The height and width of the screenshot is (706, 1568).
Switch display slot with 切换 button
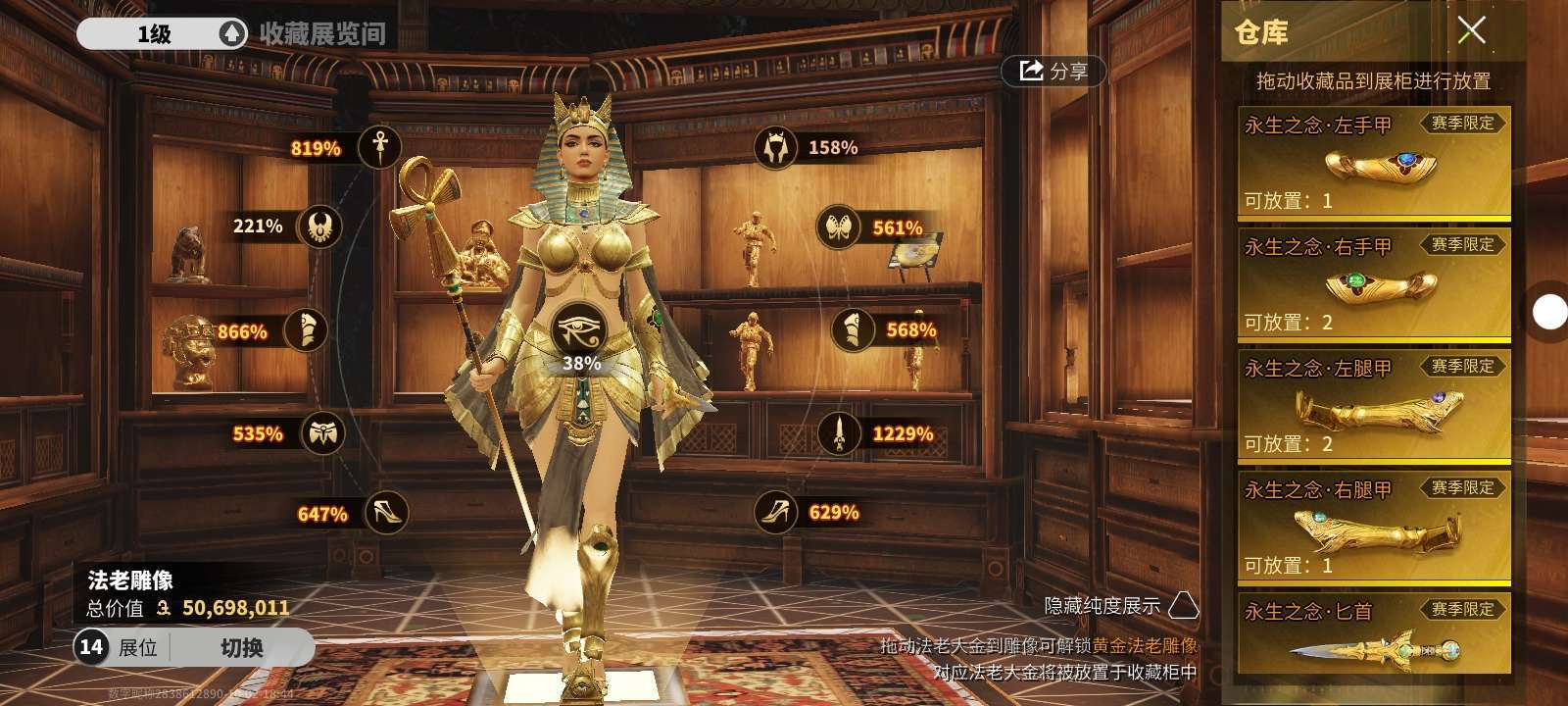[x=241, y=648]
